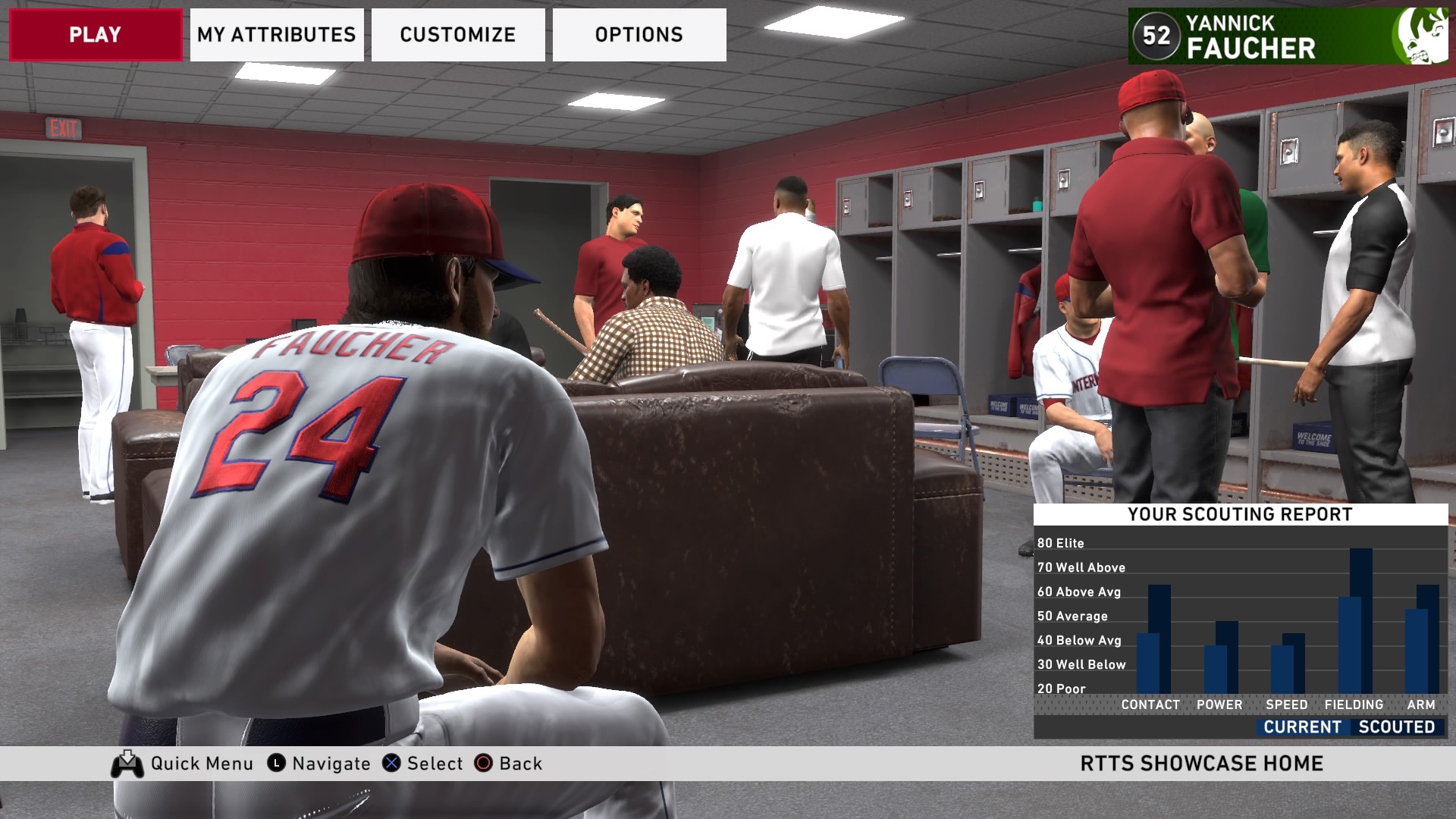Open the MY ATTRIBUTES menu
1456x819 pixels.
277,35
